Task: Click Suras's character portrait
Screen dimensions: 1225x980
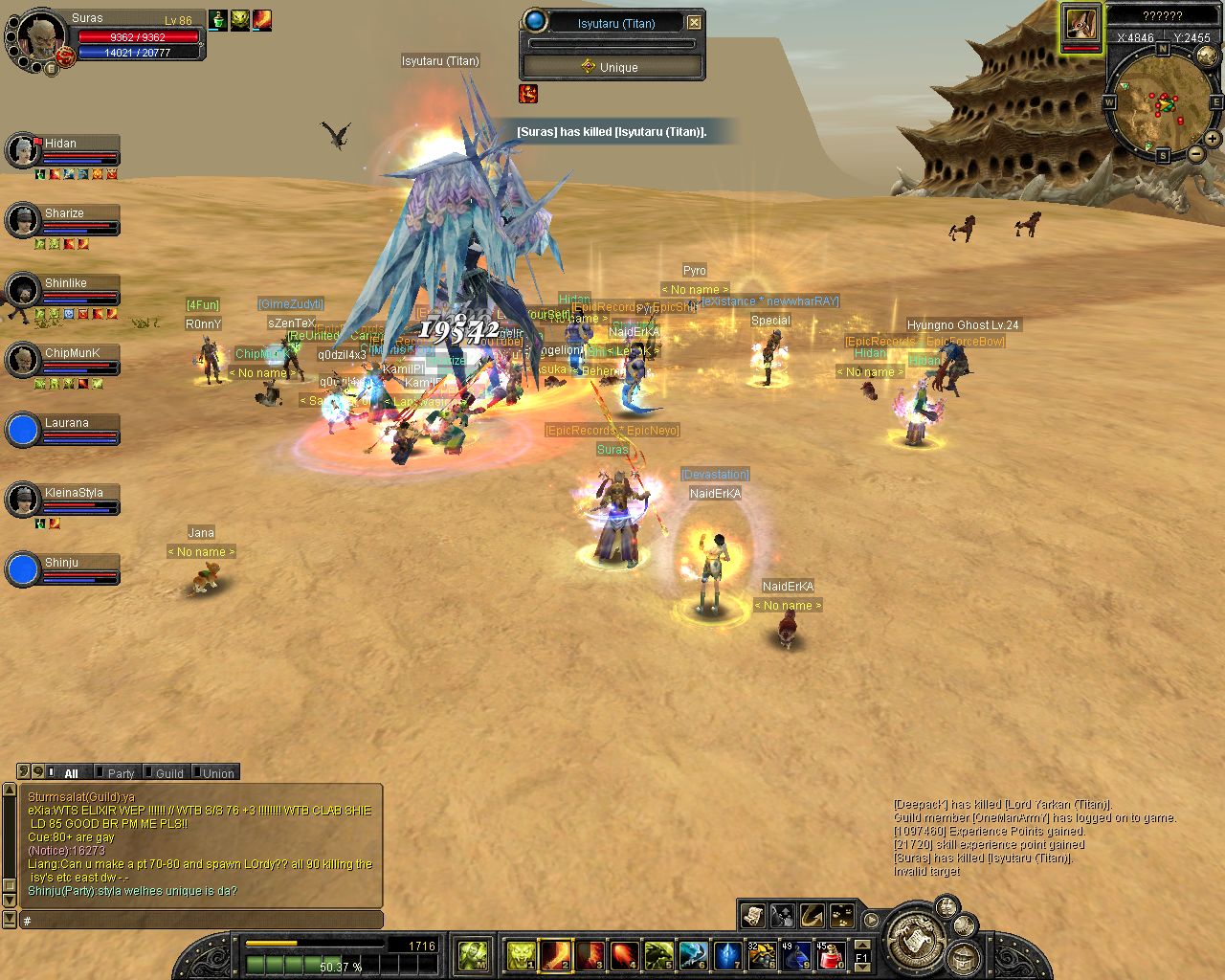Action: point(40,38)
